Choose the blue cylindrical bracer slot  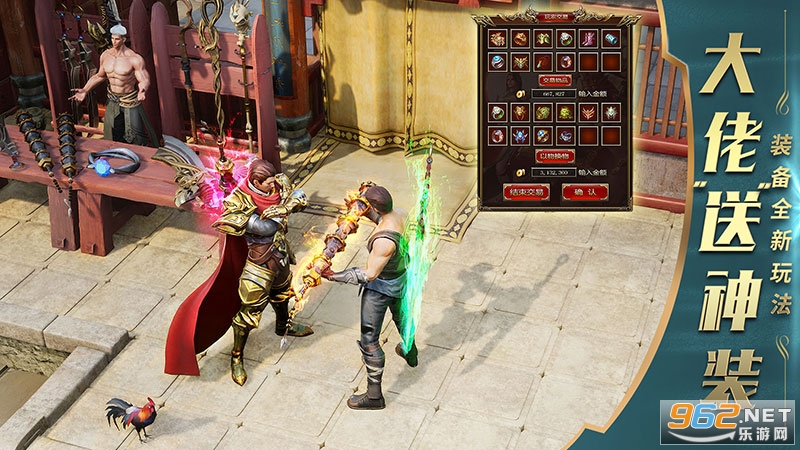click(x=611, y=39)
